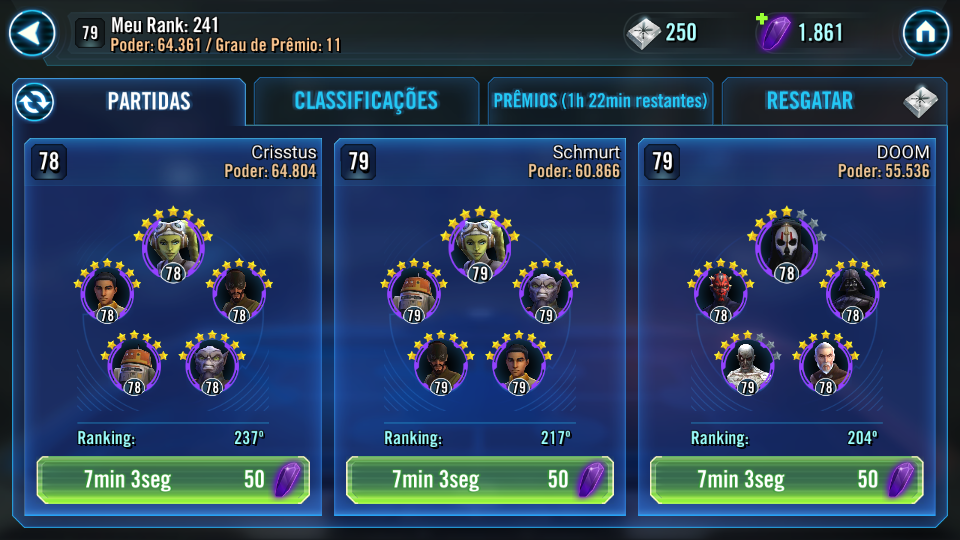This screenshot has width=960, height=540.
Task: Battle Crisstus using the green button
Action: (173, 479)
